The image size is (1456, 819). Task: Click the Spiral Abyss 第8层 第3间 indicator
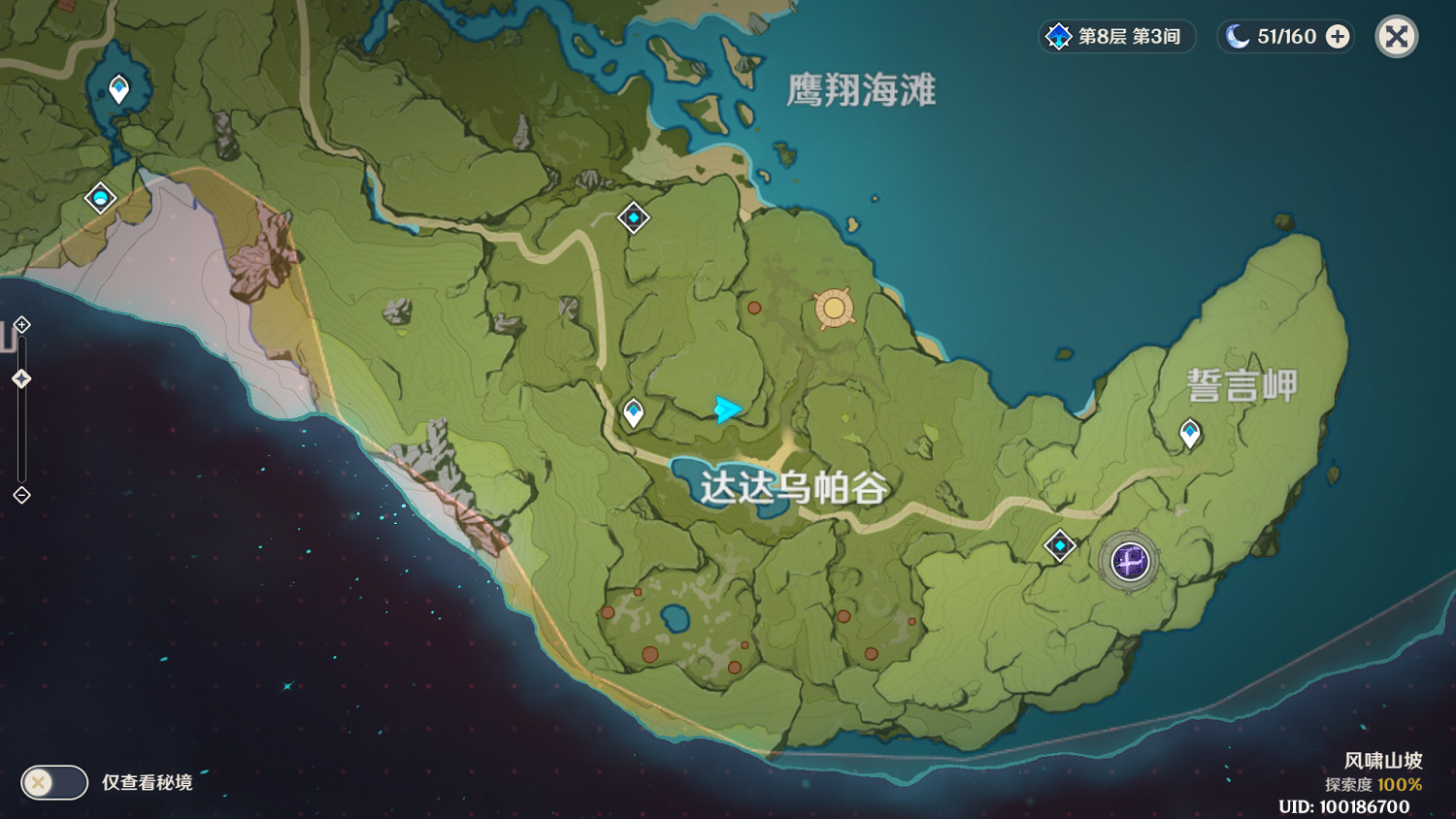point(1114,36)
